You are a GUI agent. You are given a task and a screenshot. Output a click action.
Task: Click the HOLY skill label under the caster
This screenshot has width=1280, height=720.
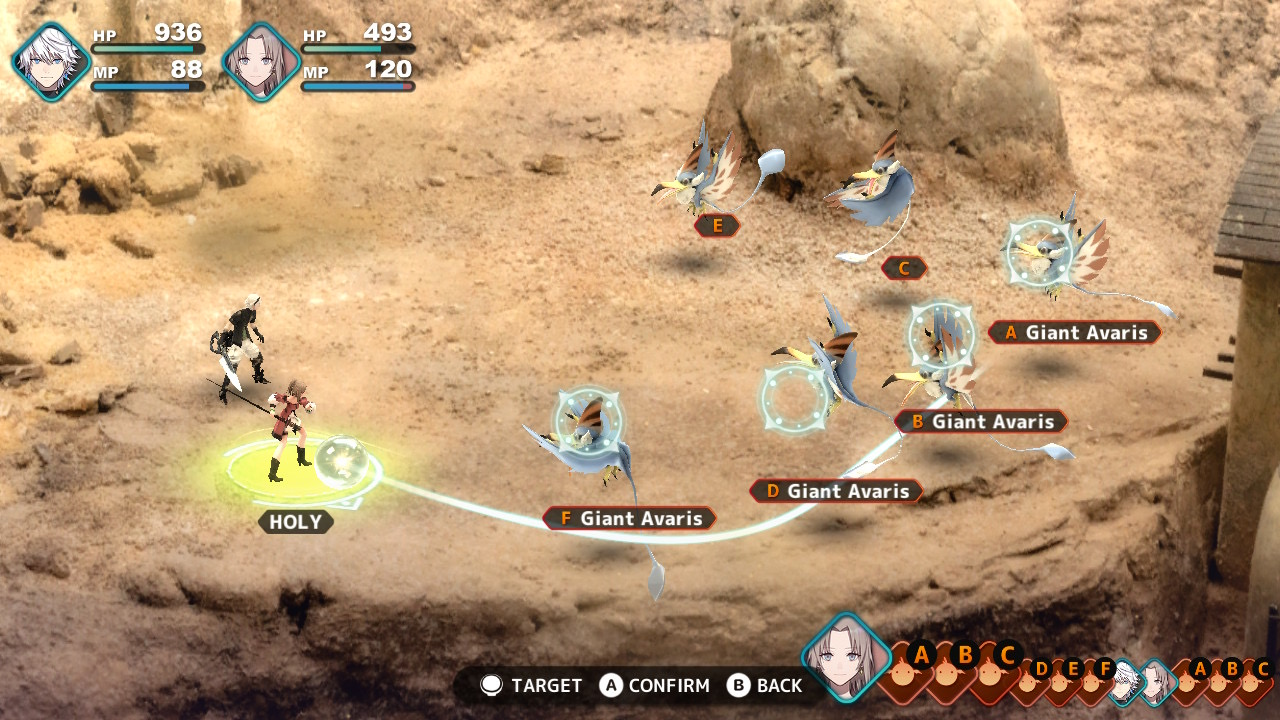point(295,522)
